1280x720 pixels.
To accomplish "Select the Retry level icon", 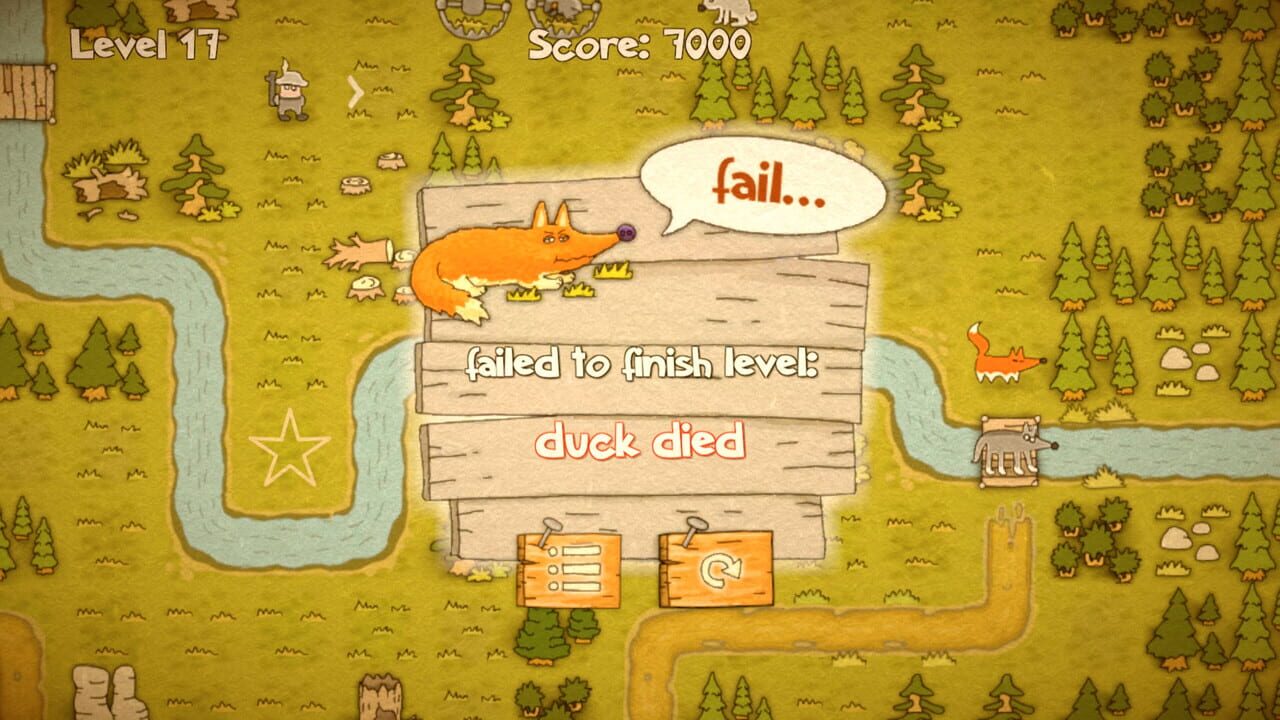I will click(716, 568).
